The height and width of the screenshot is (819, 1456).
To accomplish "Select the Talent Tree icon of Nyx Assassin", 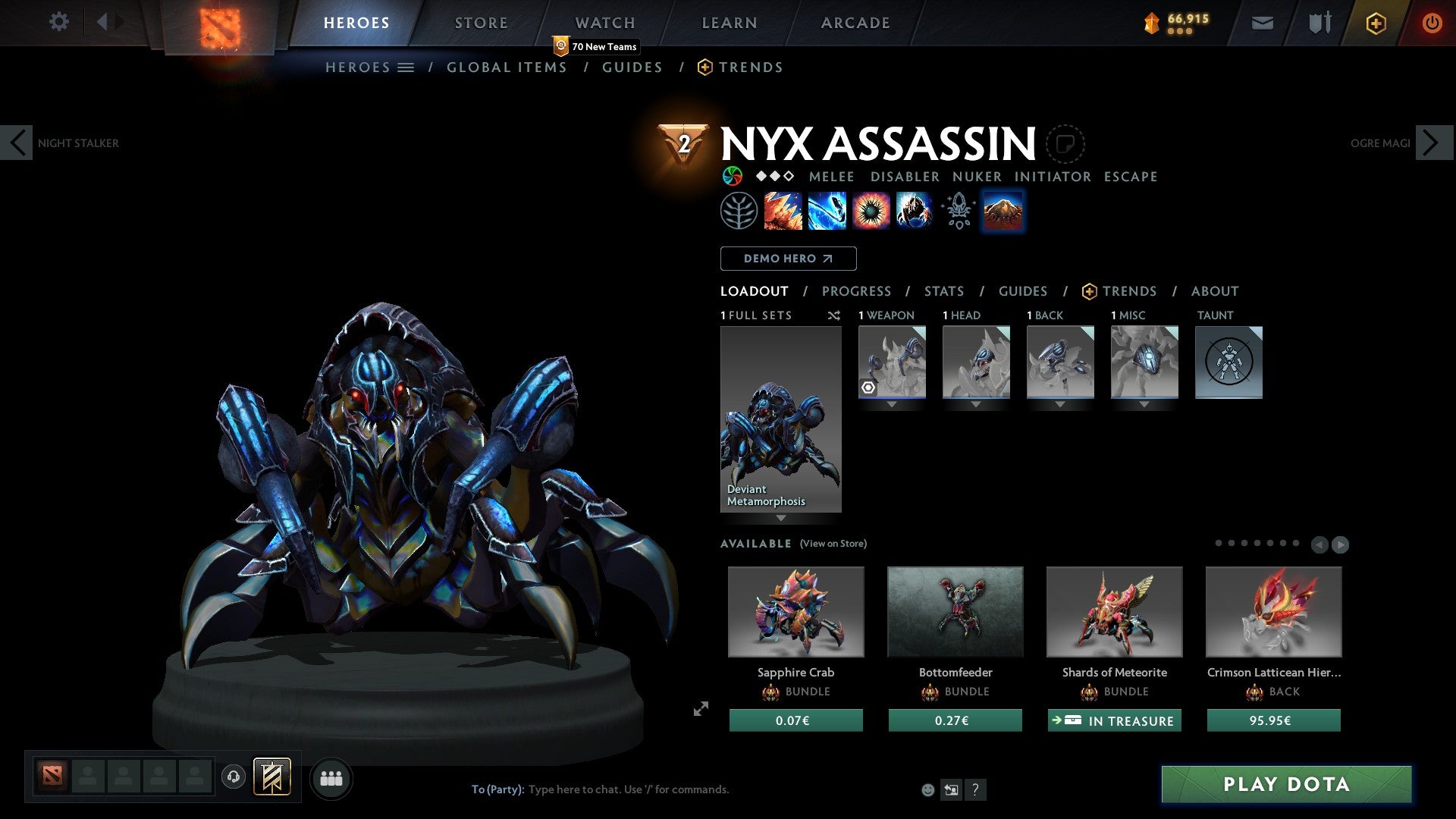I will 741,210.
